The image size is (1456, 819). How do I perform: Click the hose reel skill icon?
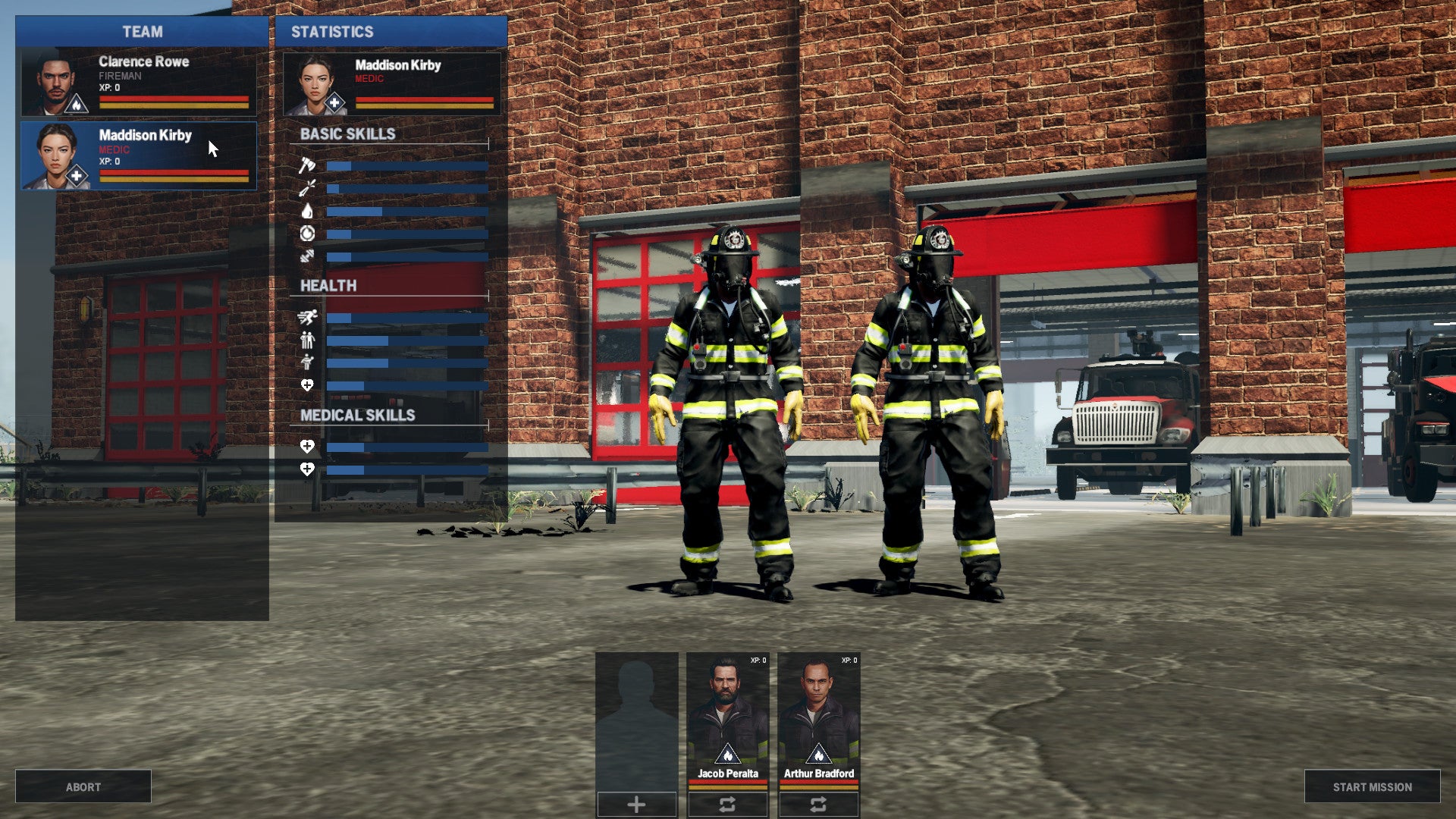[x=308, y=234]
